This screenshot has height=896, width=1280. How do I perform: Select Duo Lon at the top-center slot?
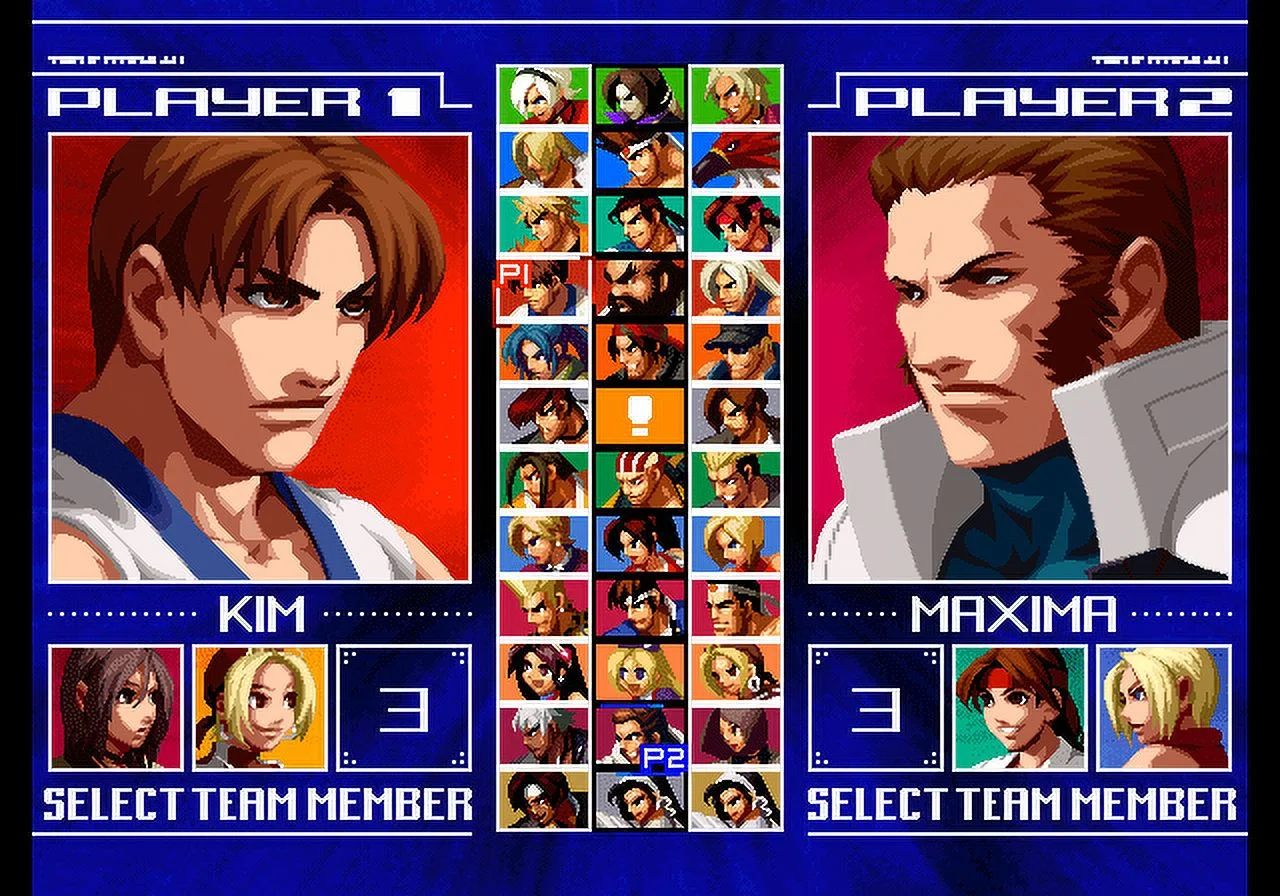(640, 95)
